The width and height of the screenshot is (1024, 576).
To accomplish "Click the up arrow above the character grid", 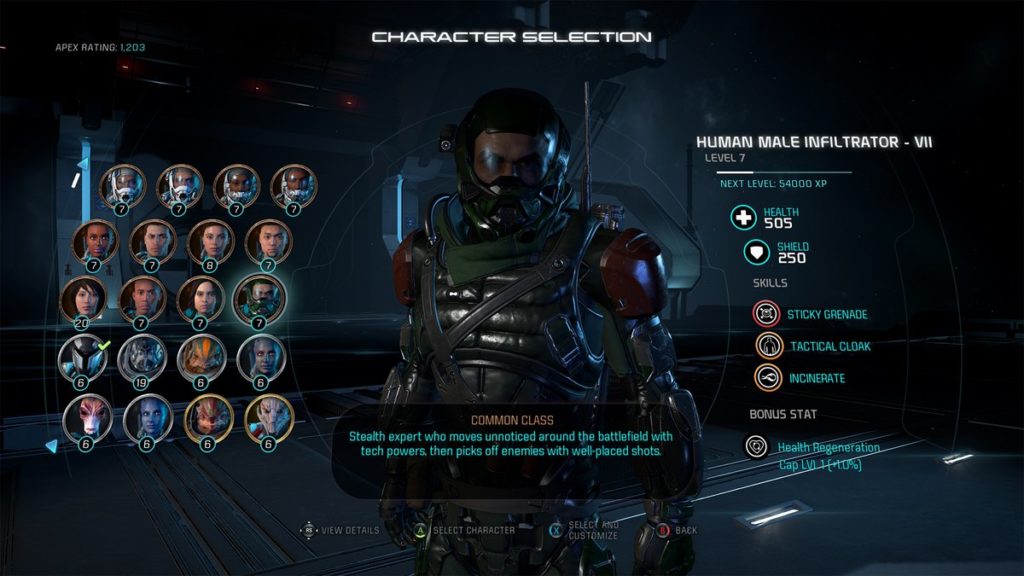I will pyautogui.click(x=84, y=163).
